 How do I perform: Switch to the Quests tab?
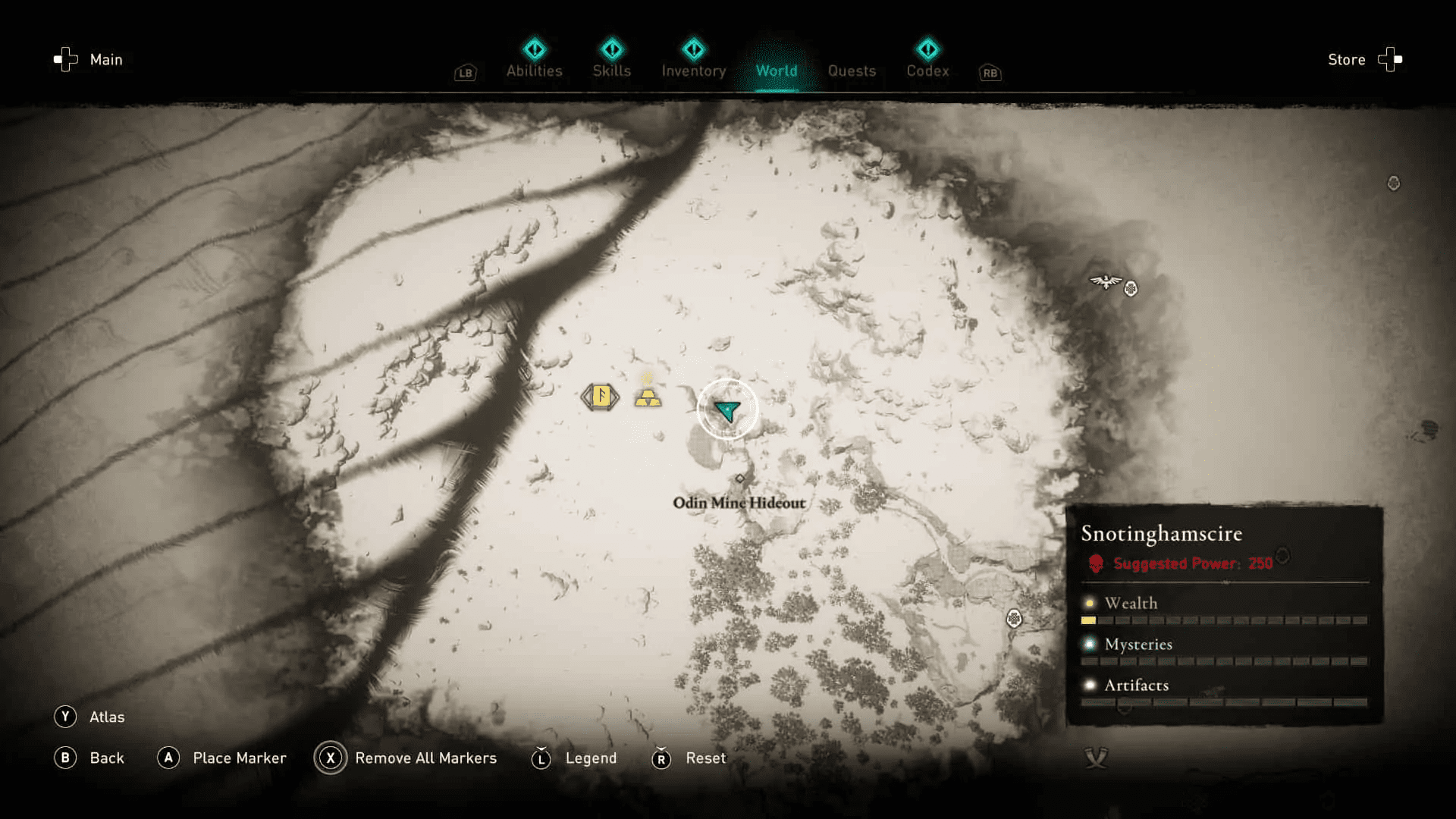coord(852,71)
